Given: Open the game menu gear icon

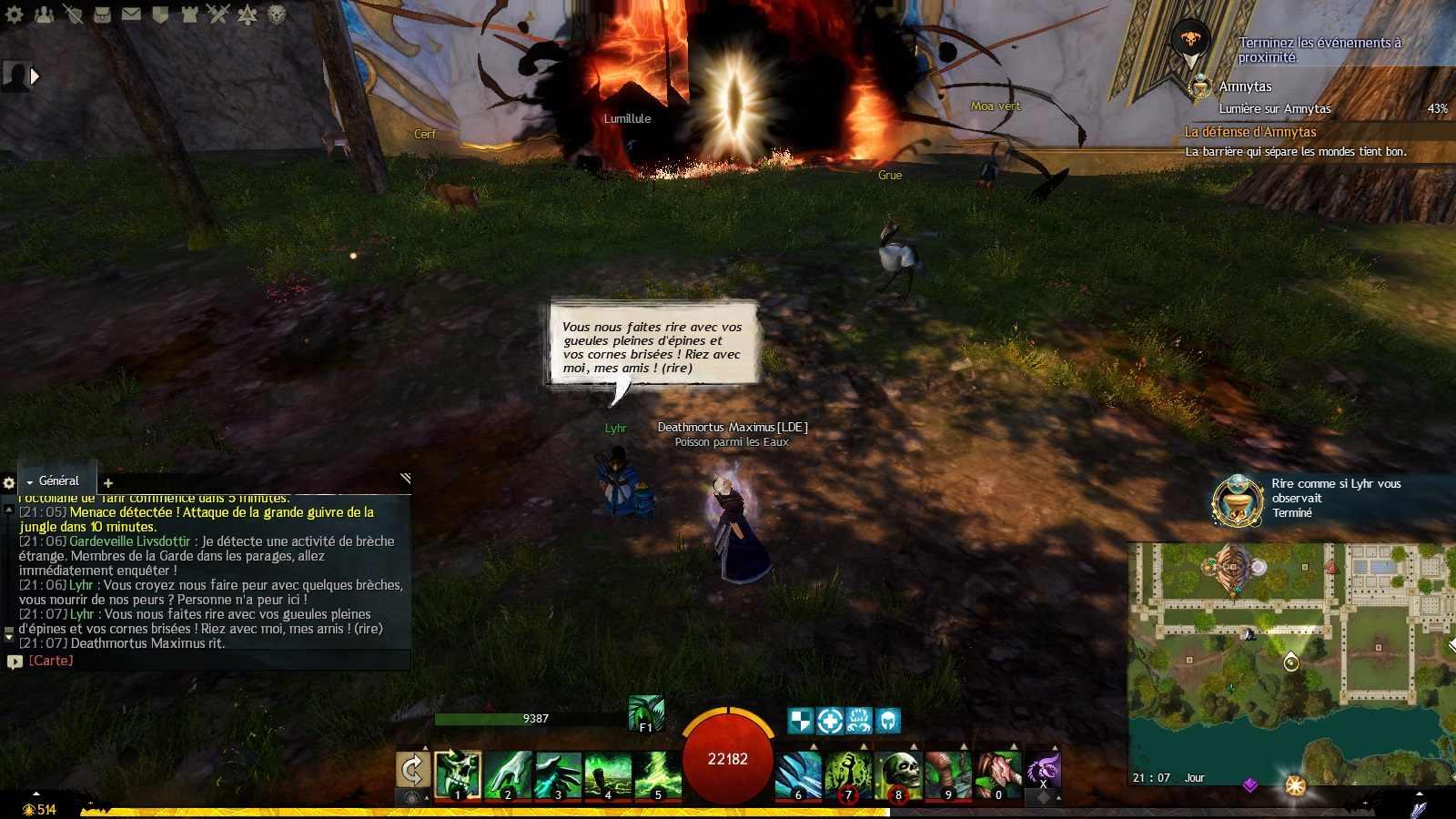Looking at the screenshot, I should 15,15.
